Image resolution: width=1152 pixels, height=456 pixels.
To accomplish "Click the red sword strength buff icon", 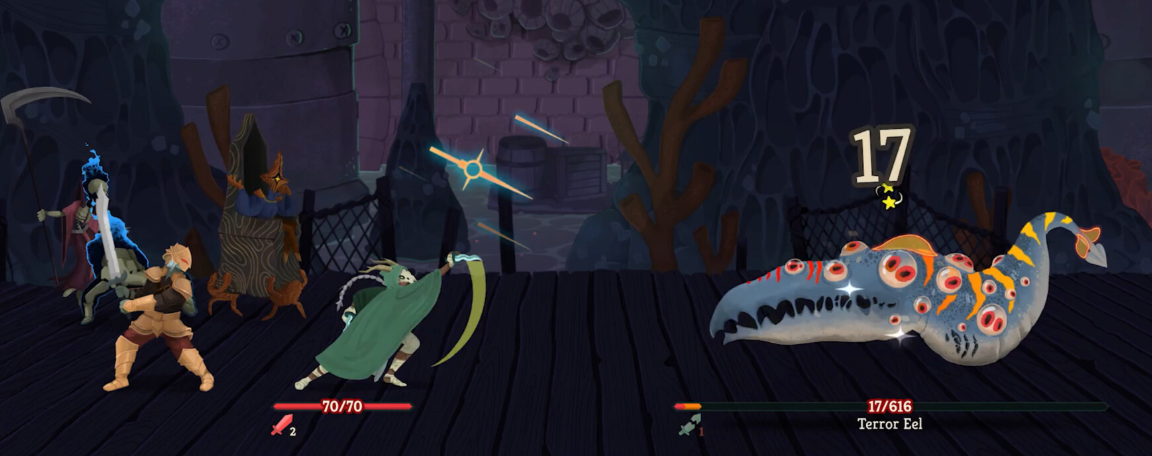I will coord(279,426).
